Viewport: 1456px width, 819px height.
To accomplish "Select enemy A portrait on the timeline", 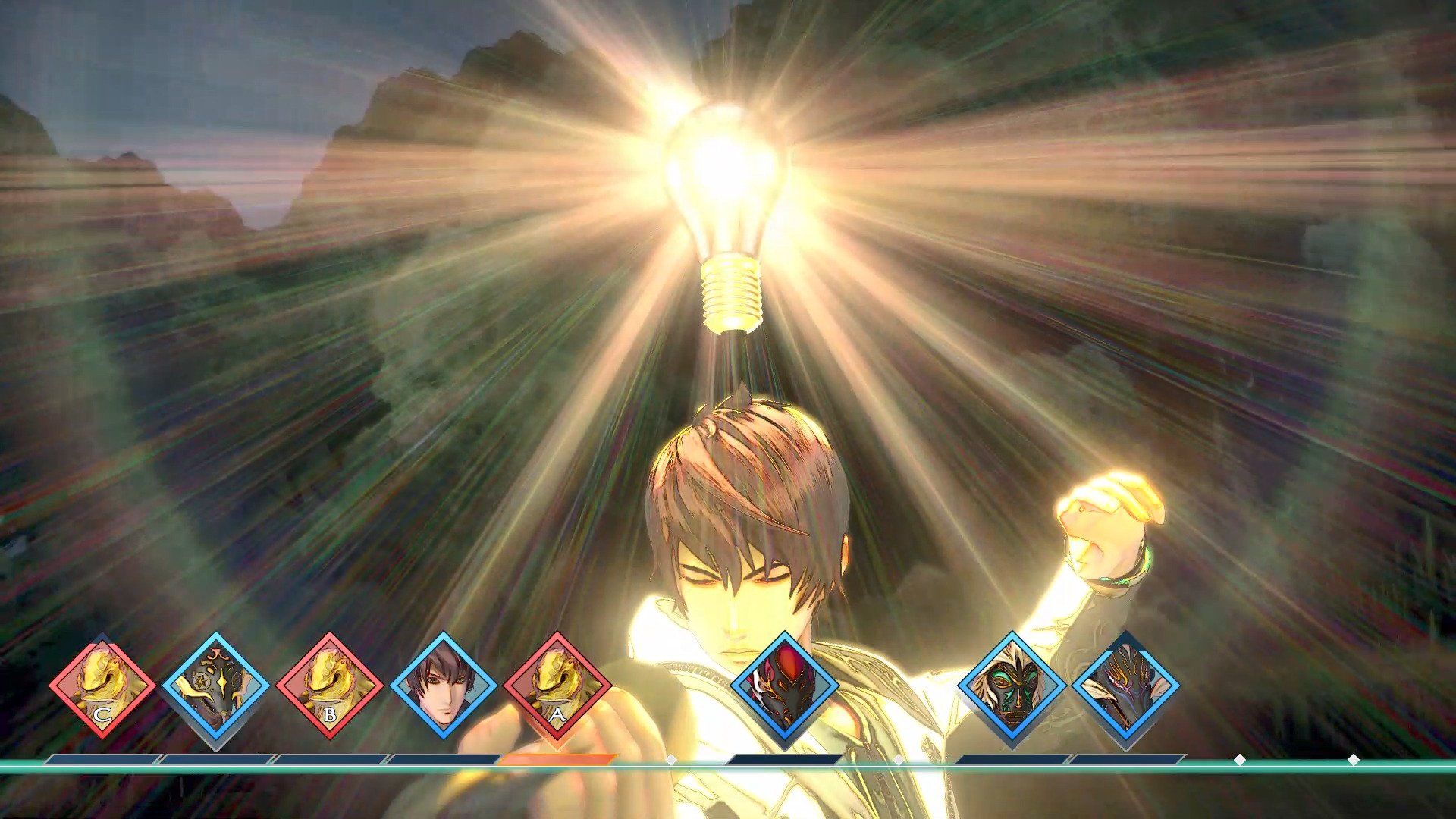I will (x=557, y=686).
